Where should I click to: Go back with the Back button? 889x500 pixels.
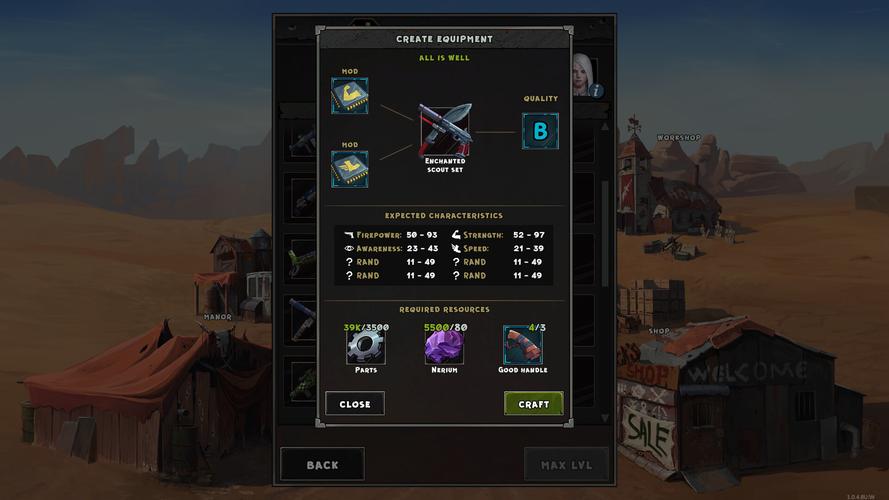coord(322,465)
